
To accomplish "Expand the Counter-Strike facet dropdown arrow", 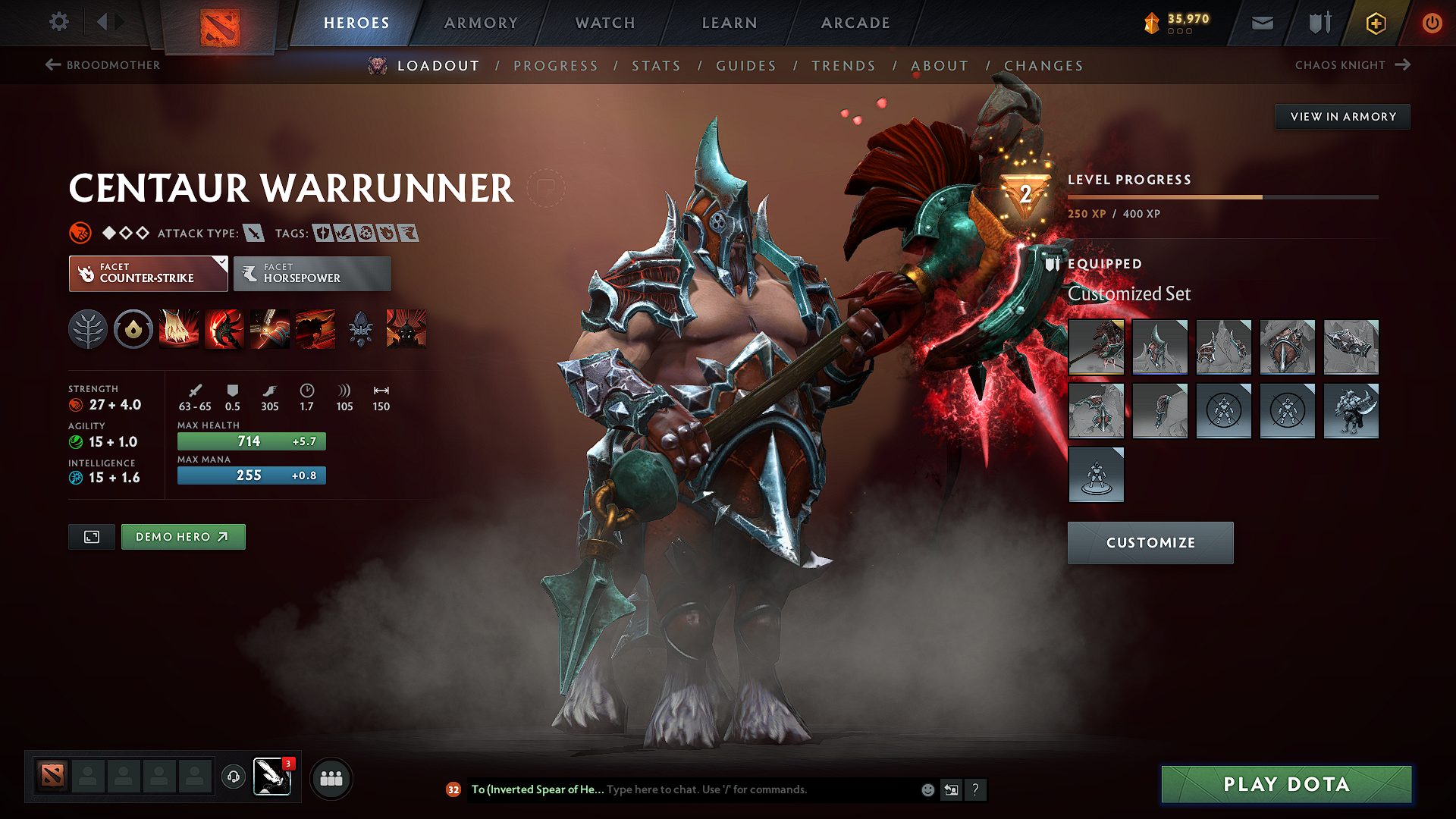I will click(x=221, y=264).
